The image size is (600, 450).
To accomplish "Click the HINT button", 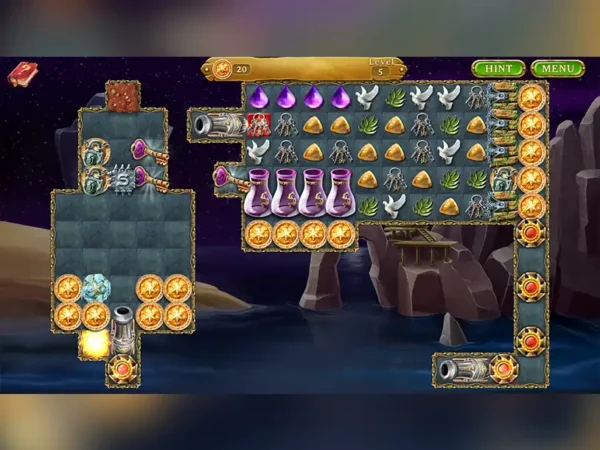I will pyautogui.click(x=498, y=69).
